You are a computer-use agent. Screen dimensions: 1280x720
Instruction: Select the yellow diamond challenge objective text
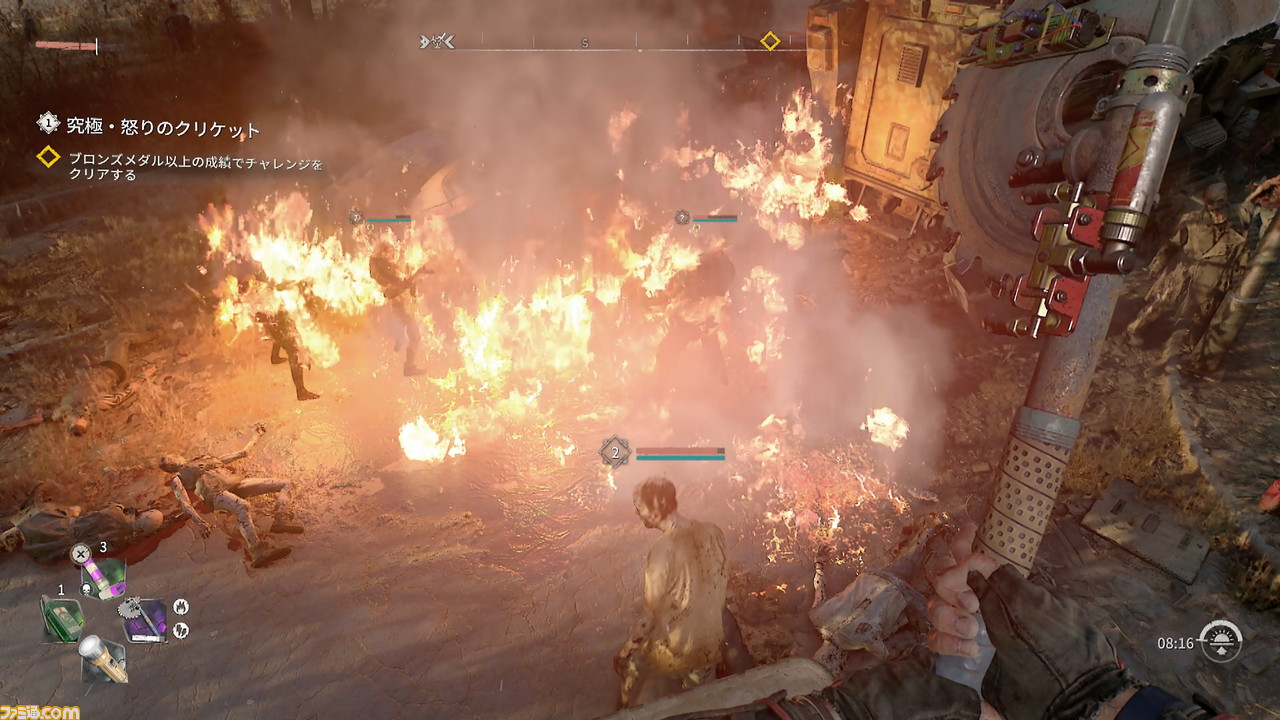[x=195, y=166]
